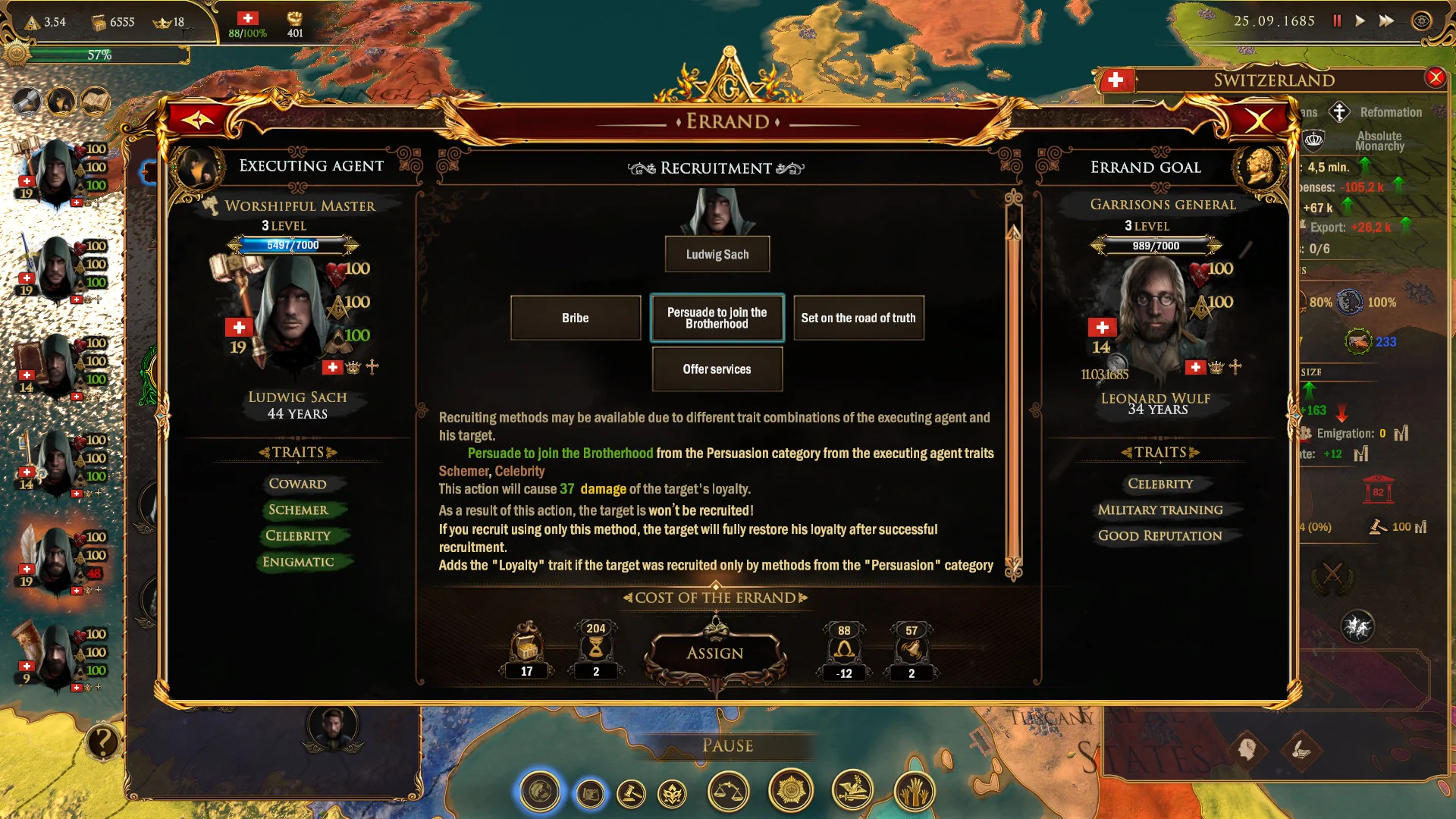Image resolution: width=1456 pixels, height=819 pixels.
Task: Set game speed to normal play
Action: [1360, 21]
